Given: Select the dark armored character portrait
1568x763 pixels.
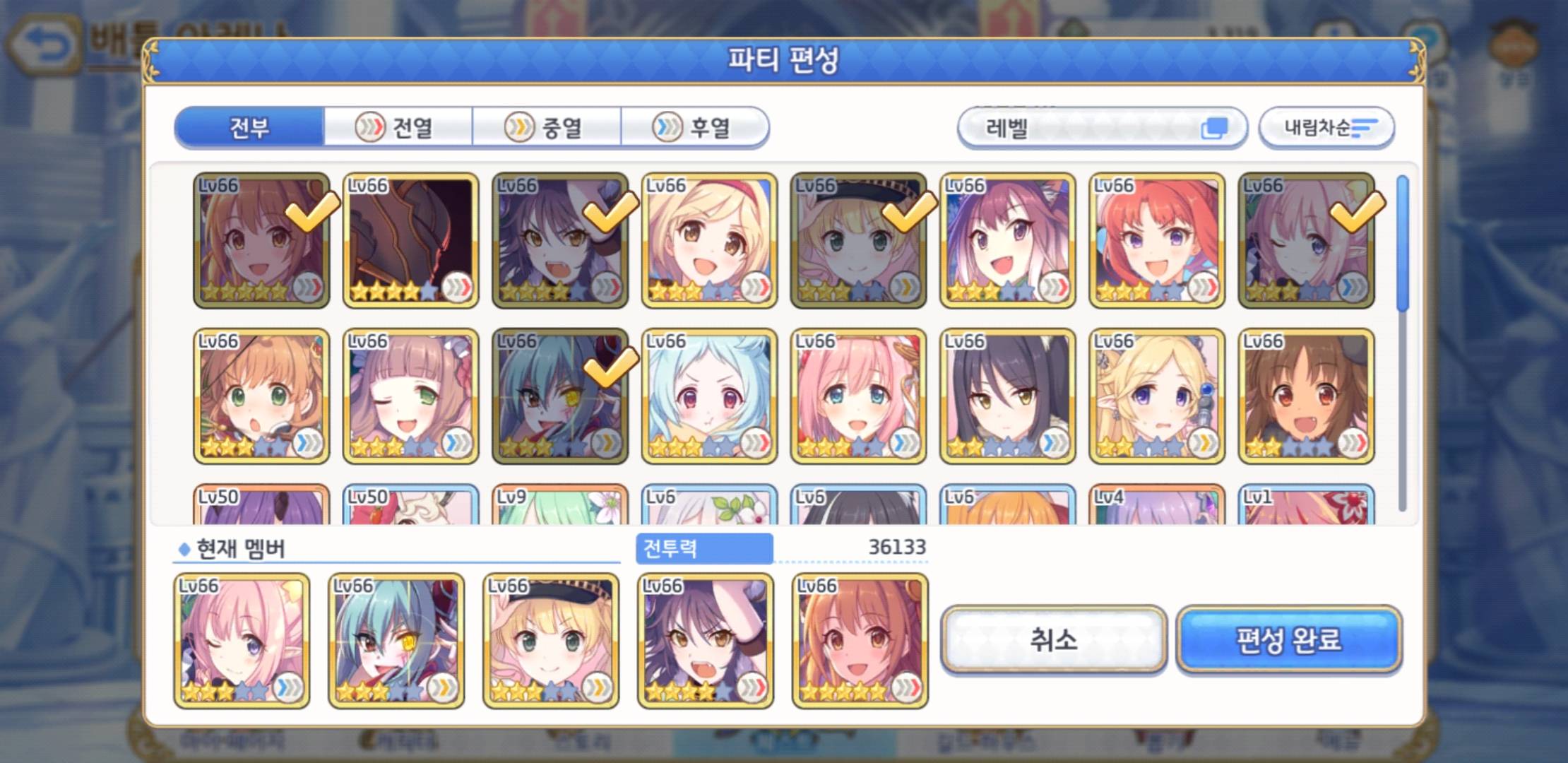Looking at the screenshot, I should point(410,240).
